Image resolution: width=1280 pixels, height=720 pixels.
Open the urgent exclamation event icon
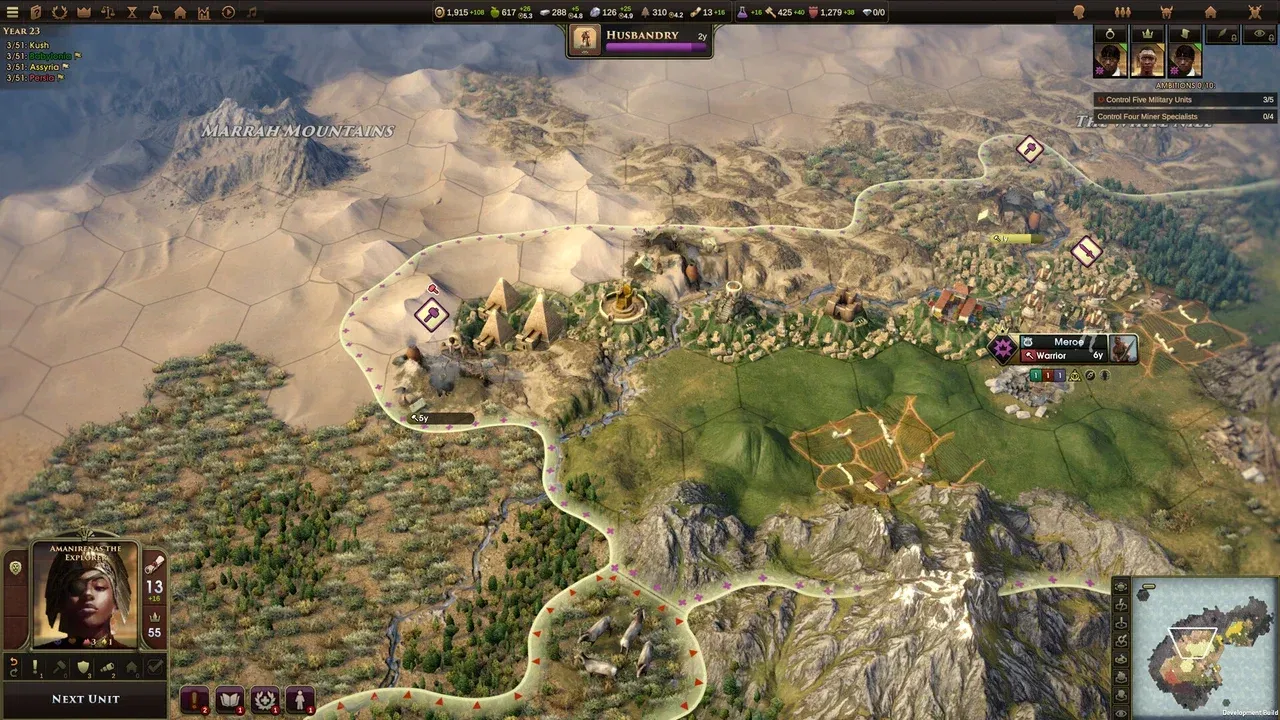194,699
